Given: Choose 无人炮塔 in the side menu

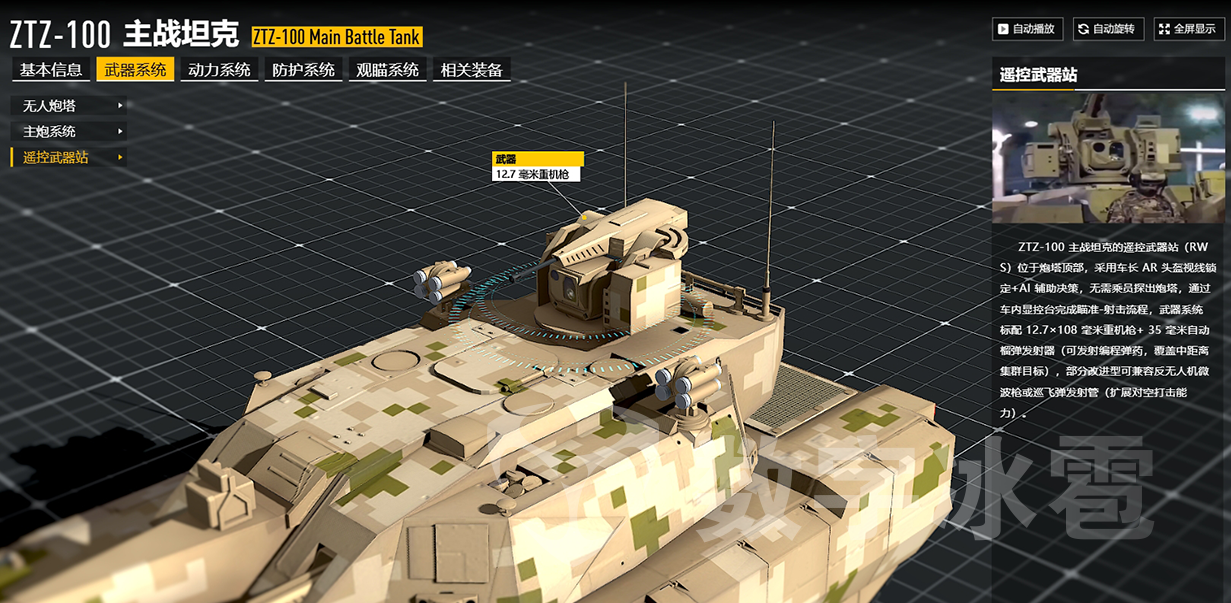Looking at the screenshot, I should (68, 105).
